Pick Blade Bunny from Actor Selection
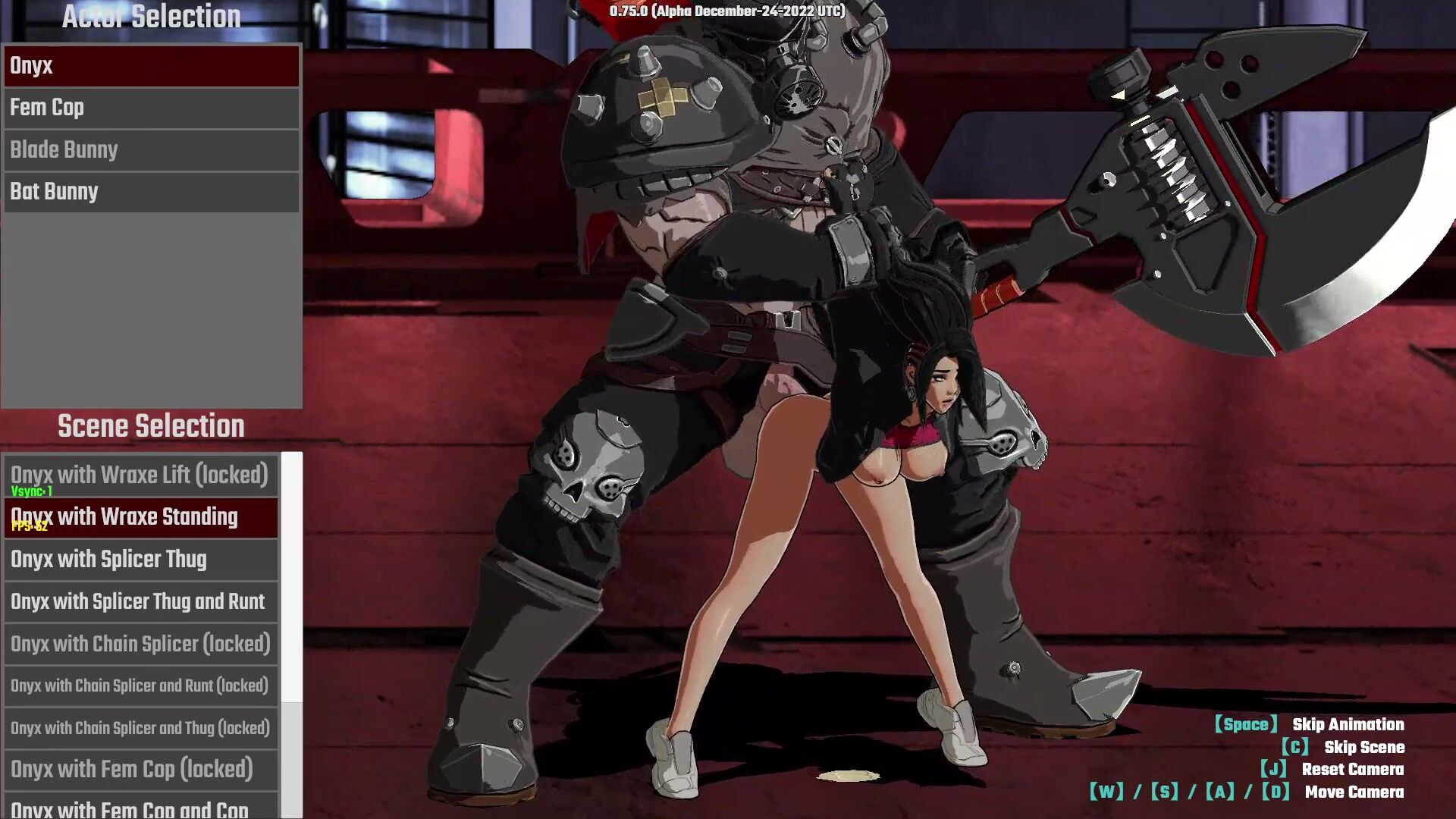Viewport: 1456px width, 819px height. [x=151, y=150]
